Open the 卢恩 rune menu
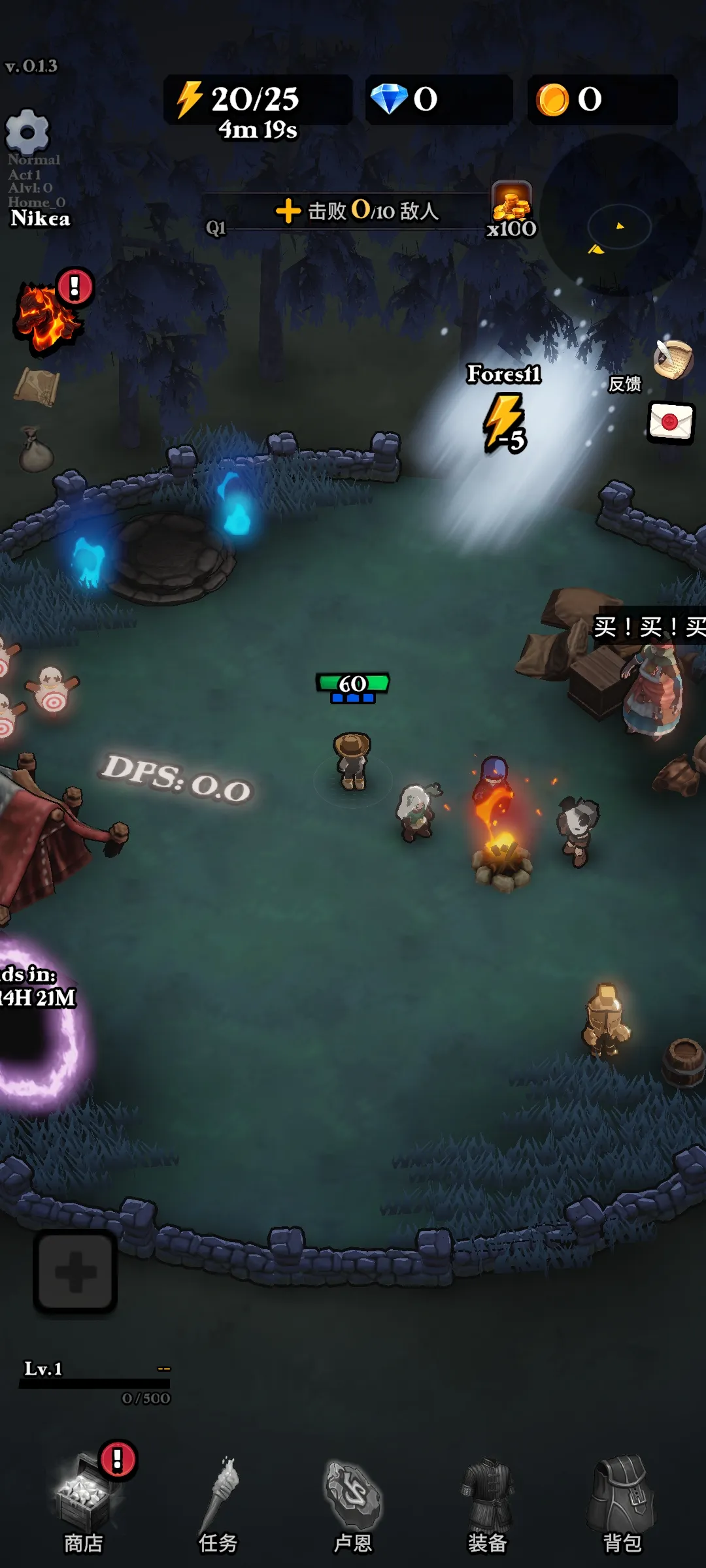Image resolution: width=706 pixels, height=1568 pixels. (x=353, y=1503)
